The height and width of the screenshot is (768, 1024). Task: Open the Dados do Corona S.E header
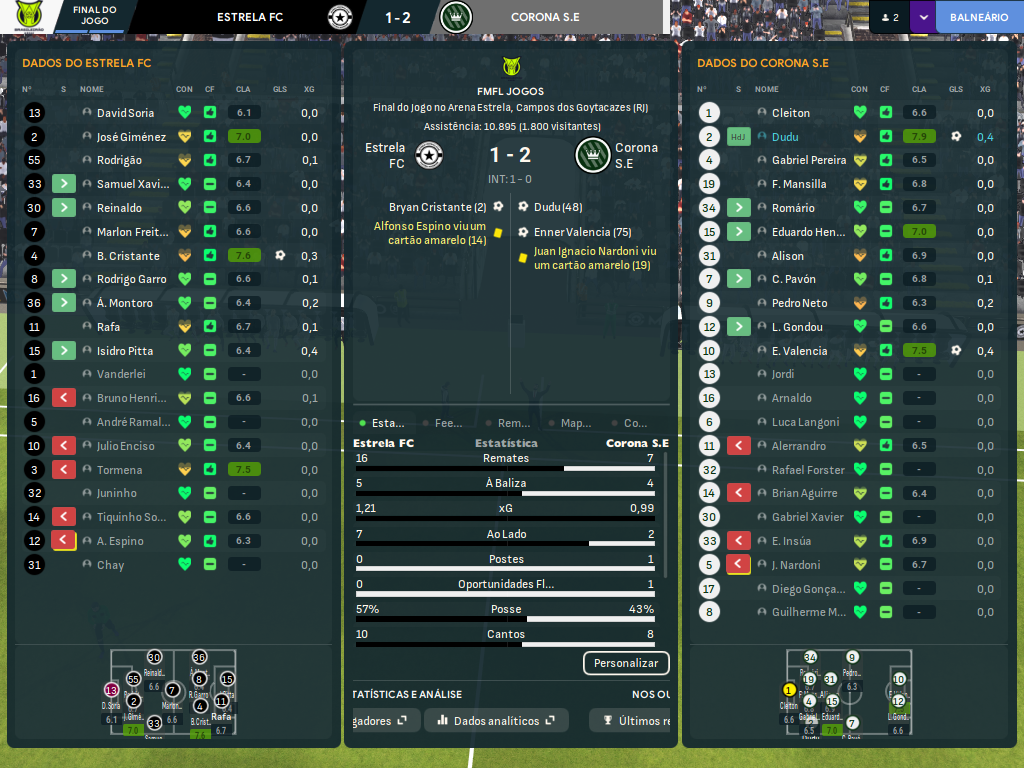(x=762, y=63)
